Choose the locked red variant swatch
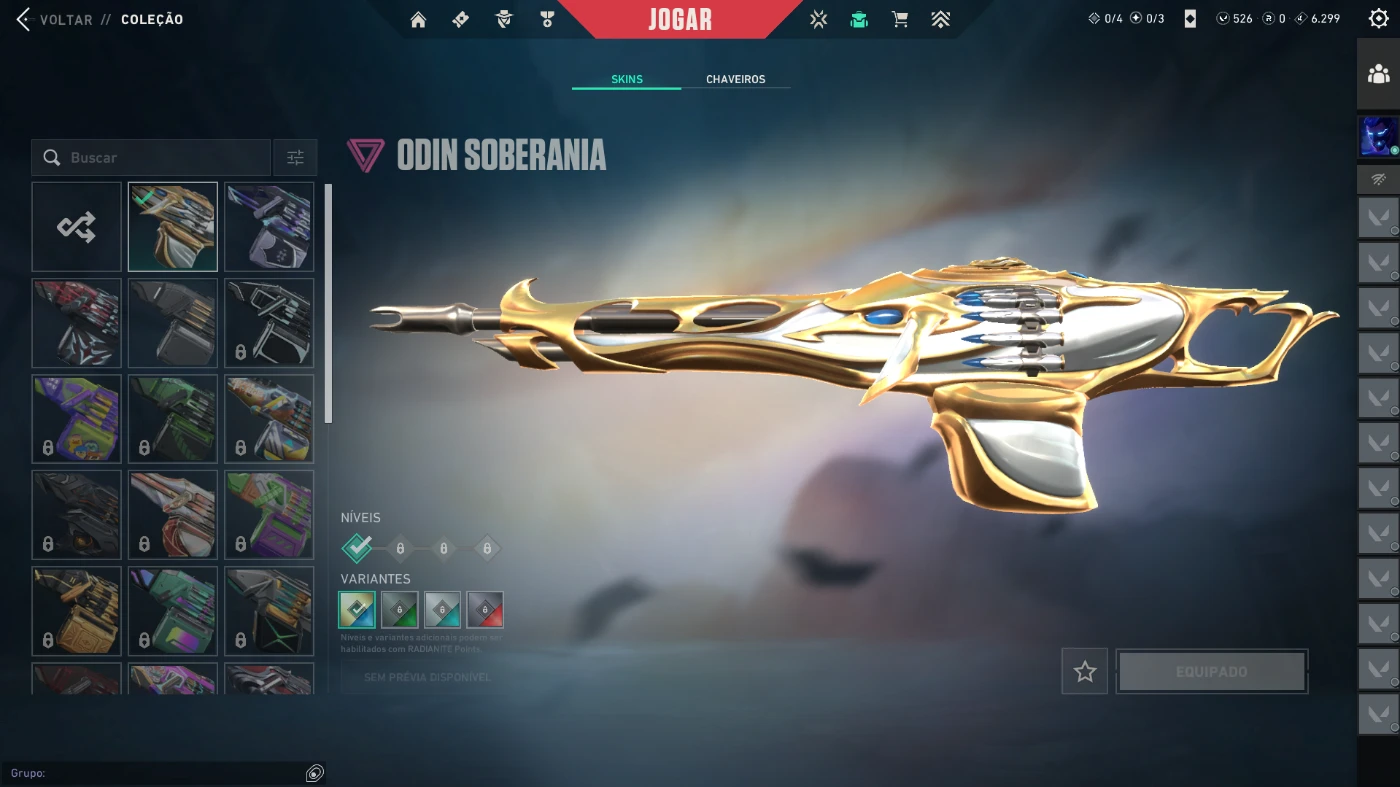This screenshot has height=787, width=1400. pyautogui.click(x=485, y=609)
